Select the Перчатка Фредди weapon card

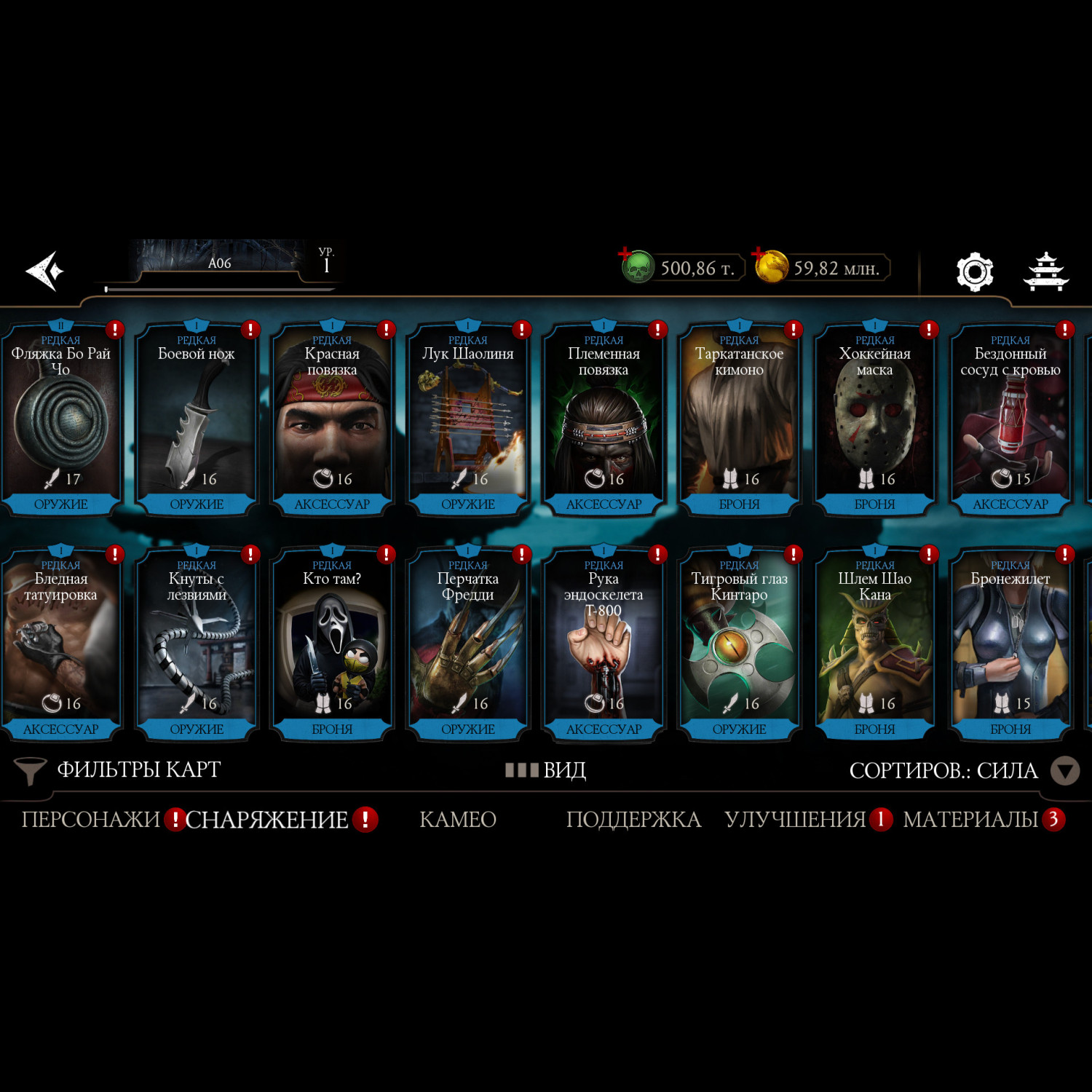click(468, 644)
